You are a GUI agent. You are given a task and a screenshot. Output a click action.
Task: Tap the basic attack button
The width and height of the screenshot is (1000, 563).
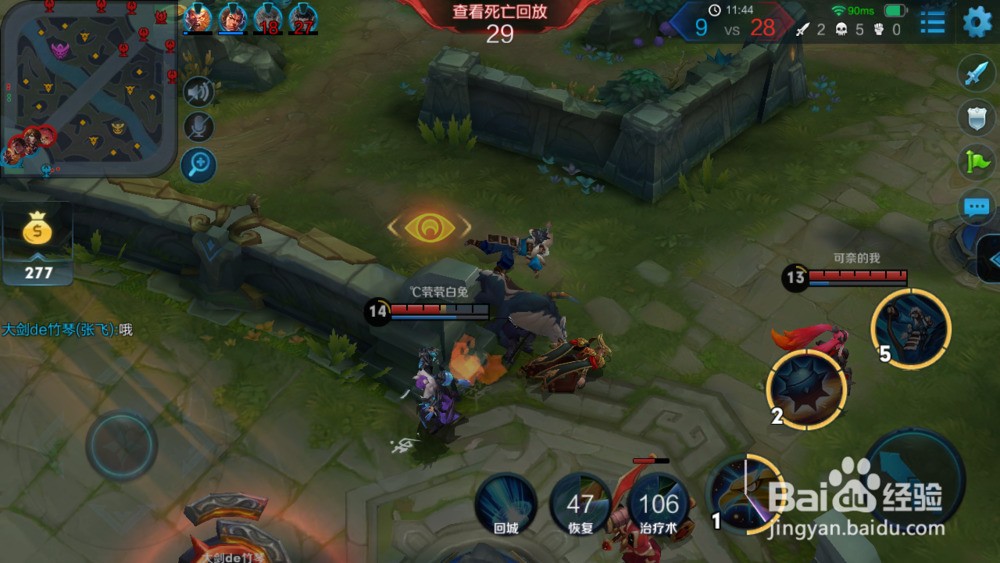pos(913,476)
